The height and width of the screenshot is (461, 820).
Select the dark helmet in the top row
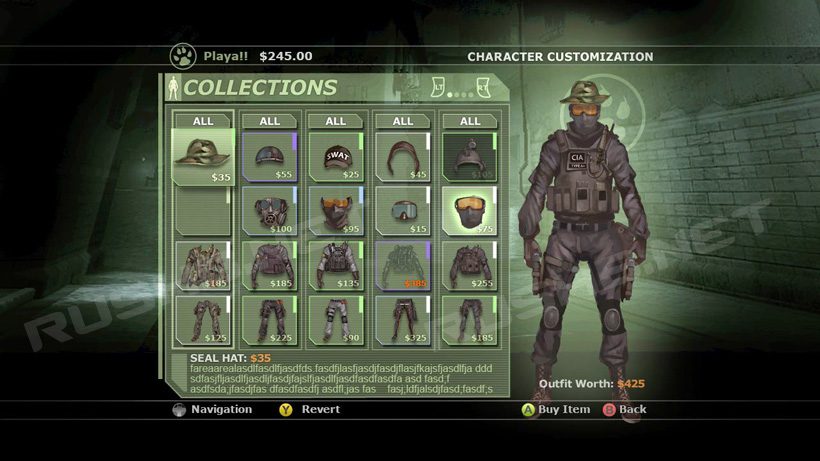[469, 157]
